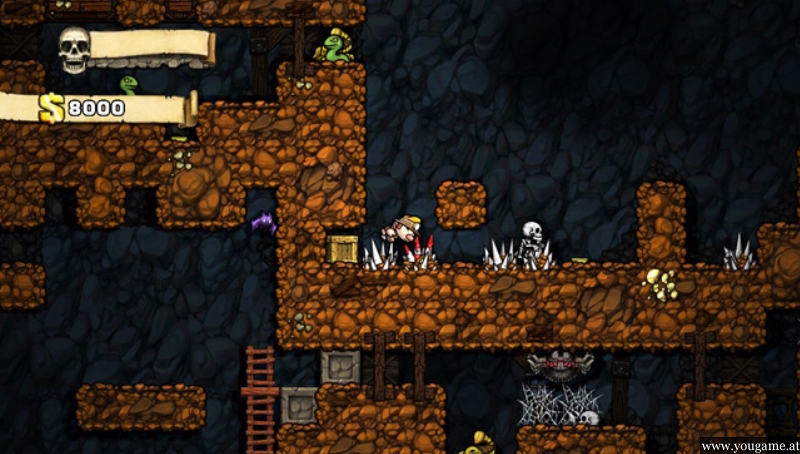Image resolution: width=800 pixels, height=454 pixels.
Task: Click the skull icon on the player scroll
Action: (74, 48)
